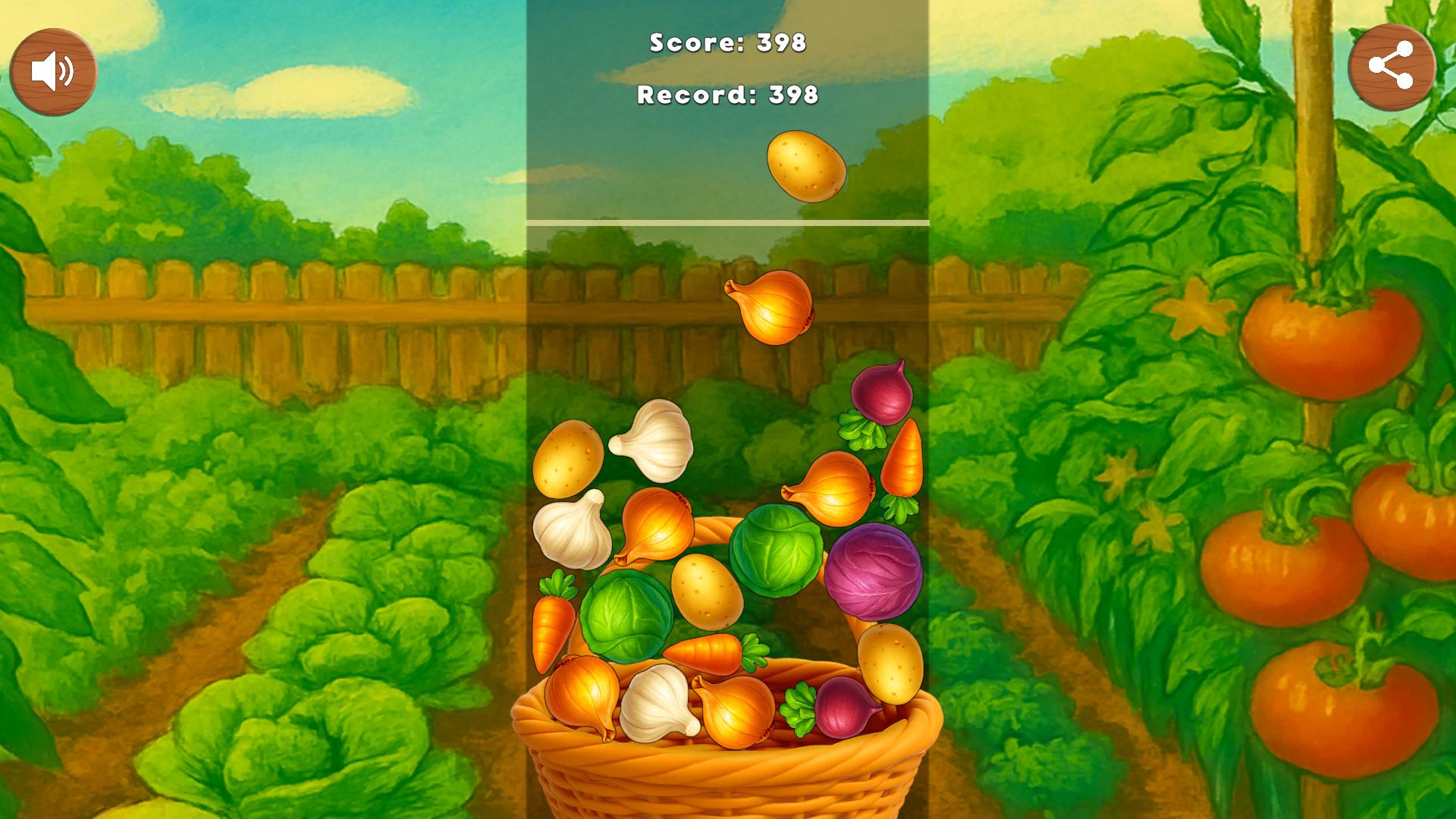This screenshot has height=819, width=1456.
Task: Click the Record: 398 label
Action: pos(727,96)
